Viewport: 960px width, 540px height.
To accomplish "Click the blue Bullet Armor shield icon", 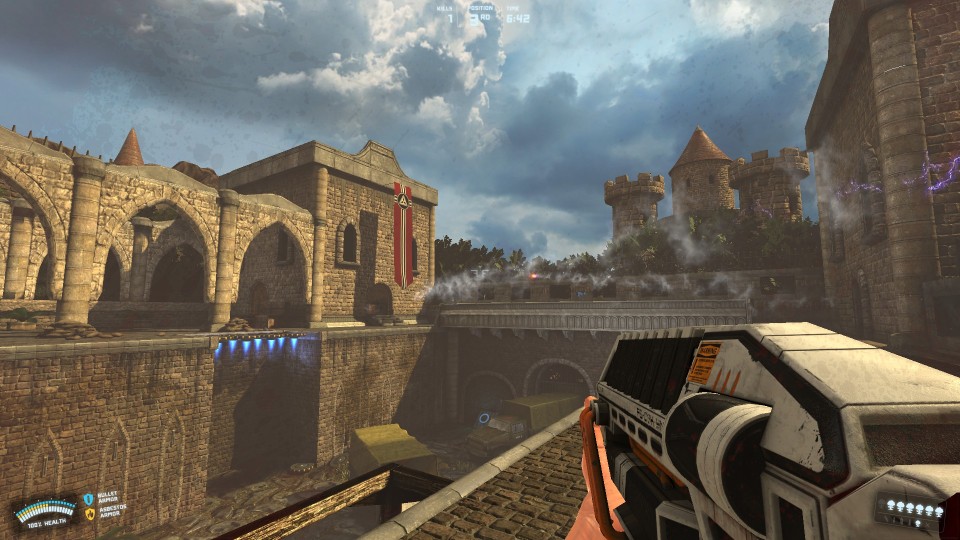I will 89,498.
